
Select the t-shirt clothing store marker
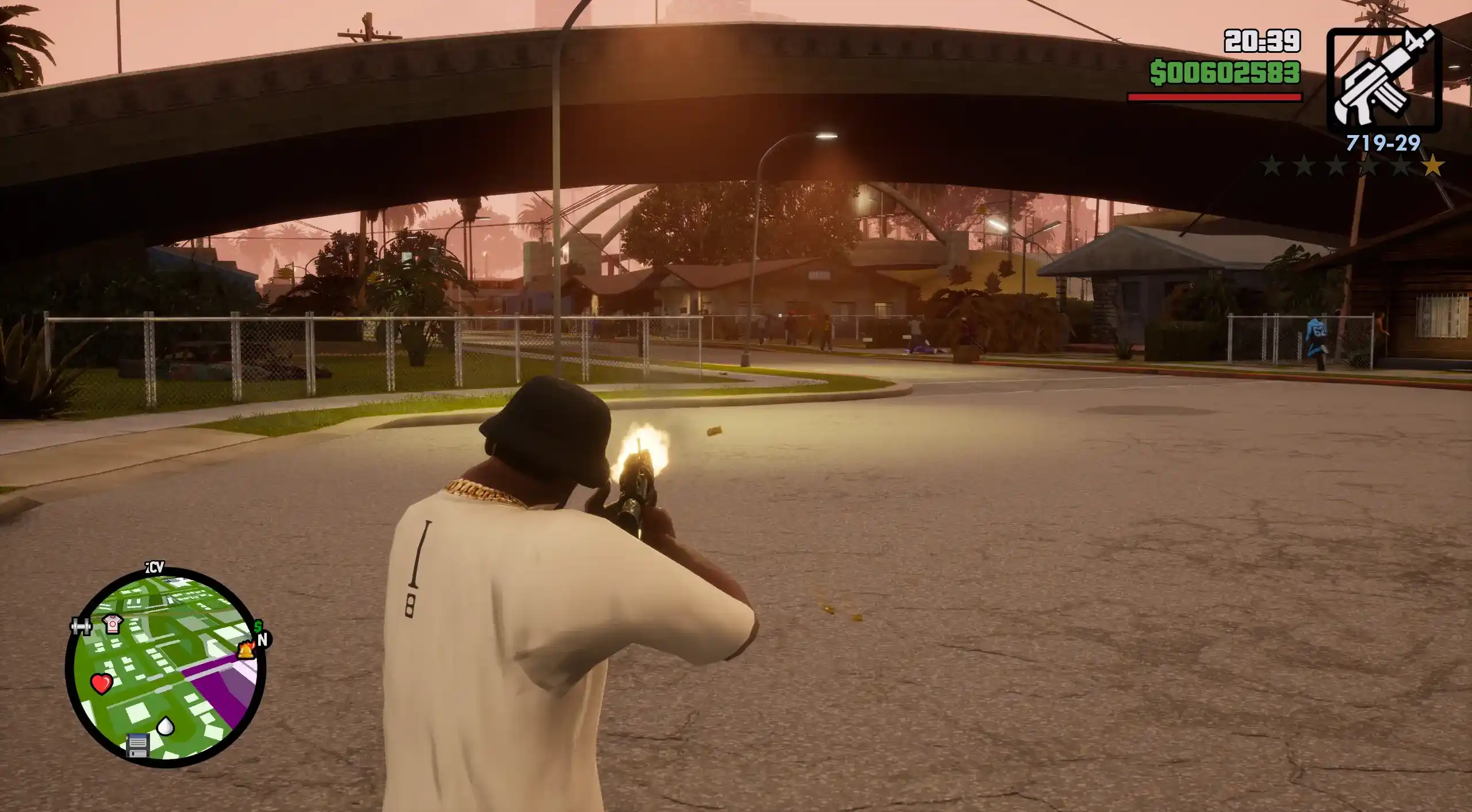(113, 624)
